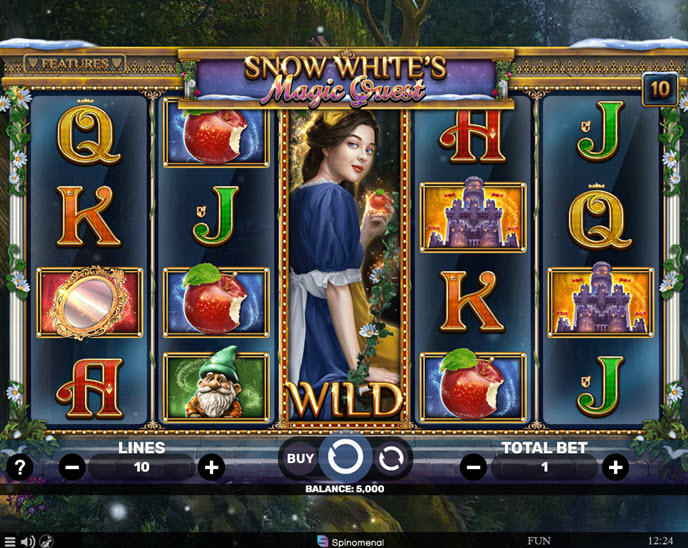
Task: Click the Buy feature button
Action: click(x=300, y=459)
